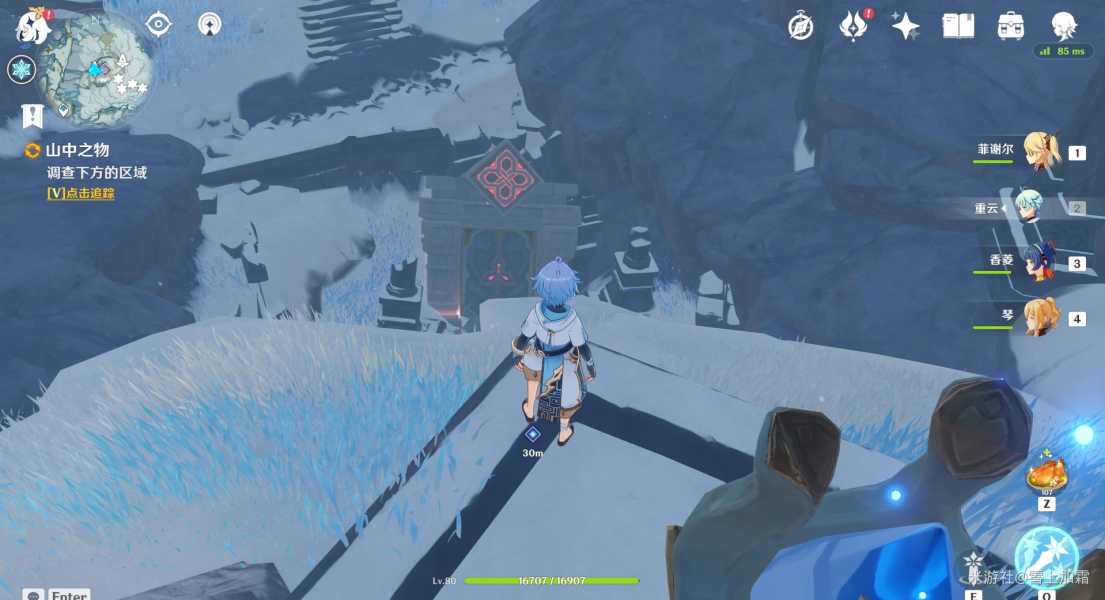Use the roast chicken food item
The height and width of the screenshot is (600, 1105).
tap(1046, 475)
